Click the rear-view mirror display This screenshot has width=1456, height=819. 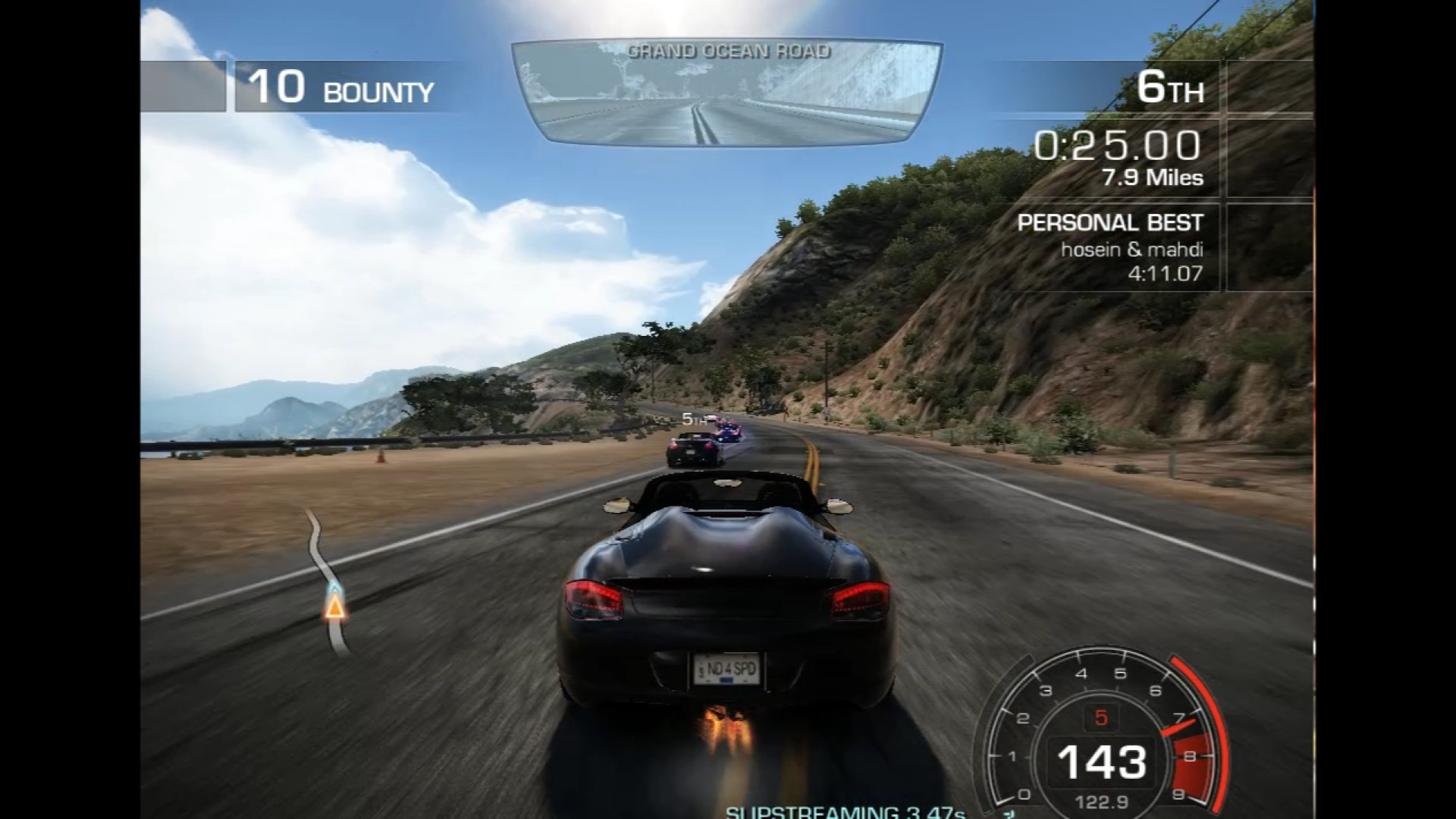point(726,93)
